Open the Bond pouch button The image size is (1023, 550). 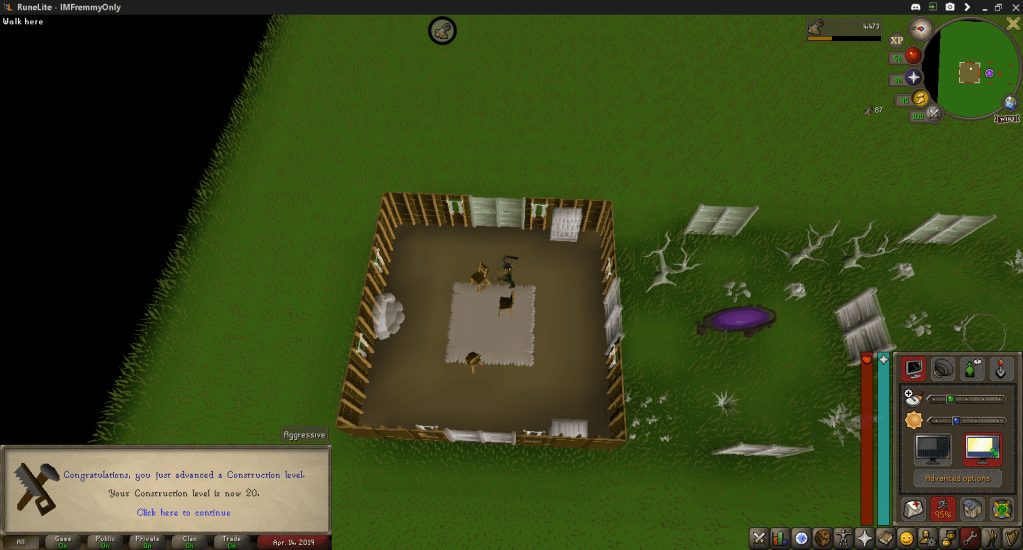1001,509
